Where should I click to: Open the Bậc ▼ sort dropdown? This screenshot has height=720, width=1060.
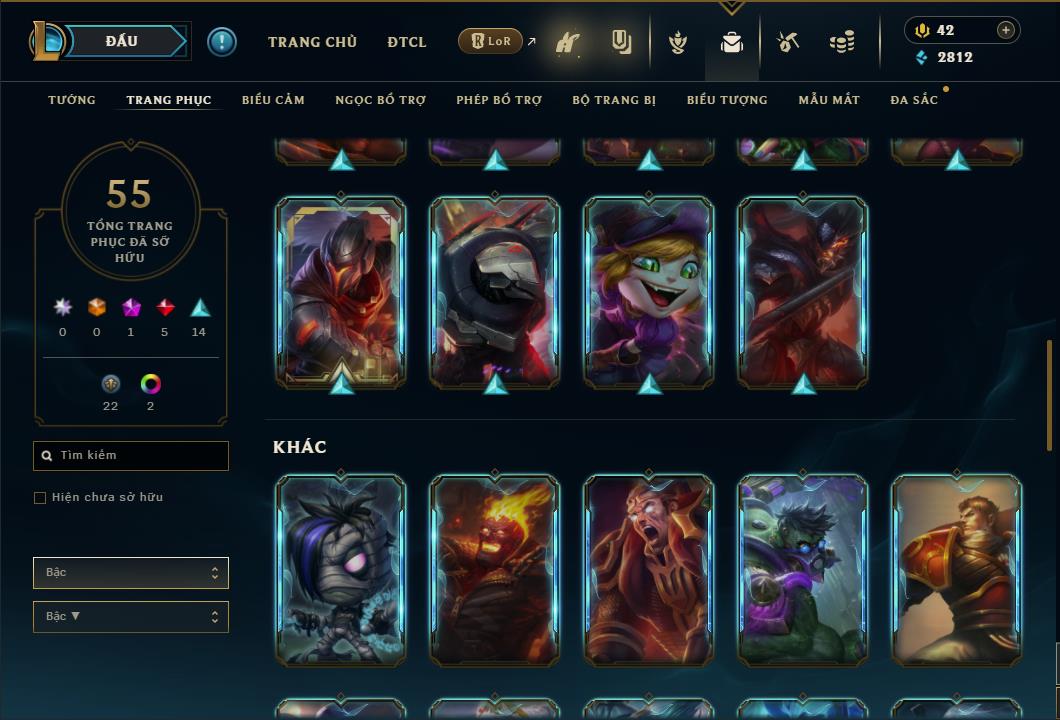pyautogui.click(x=131, y=617)
